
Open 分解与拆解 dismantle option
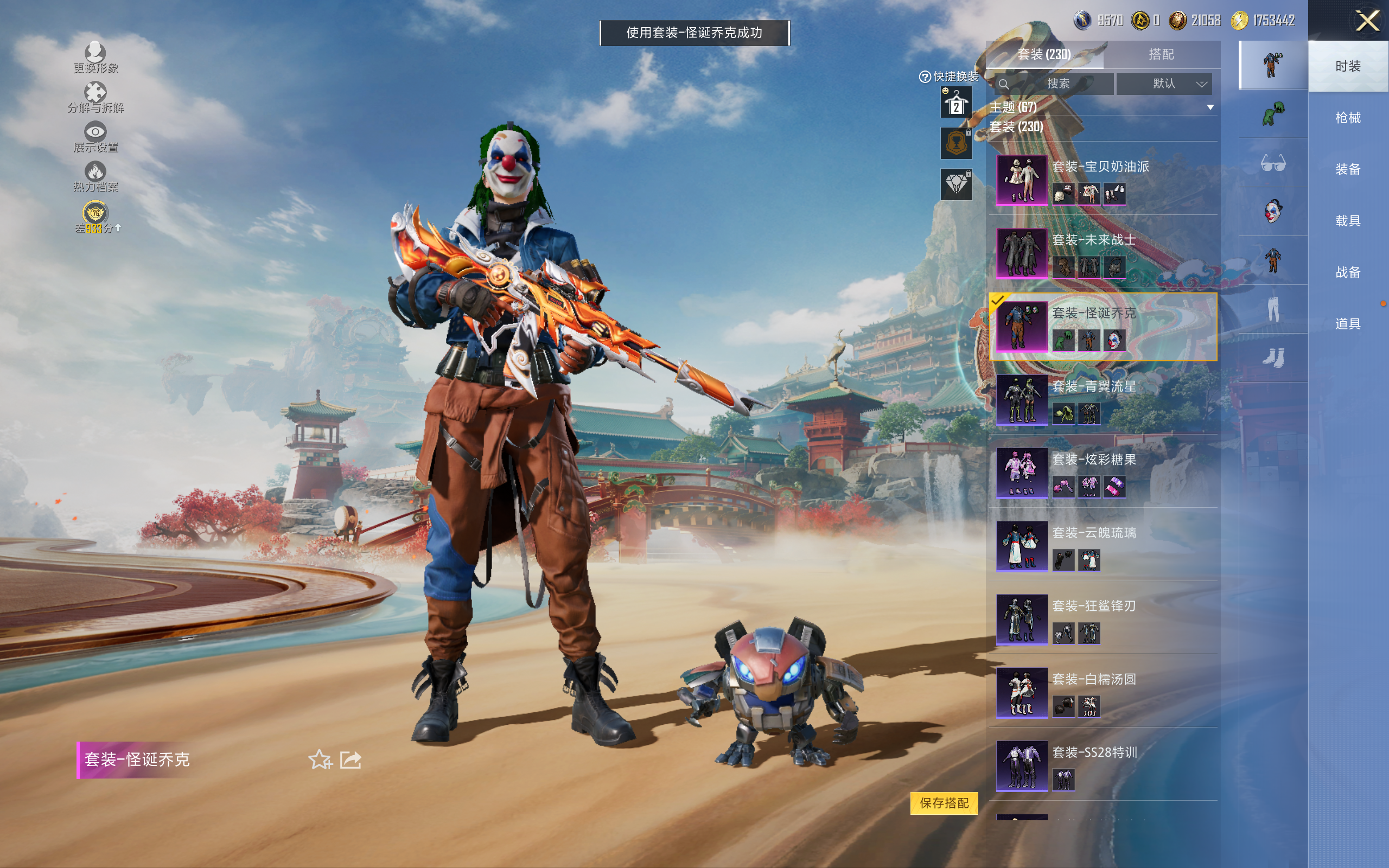click(x=95, y=98)
